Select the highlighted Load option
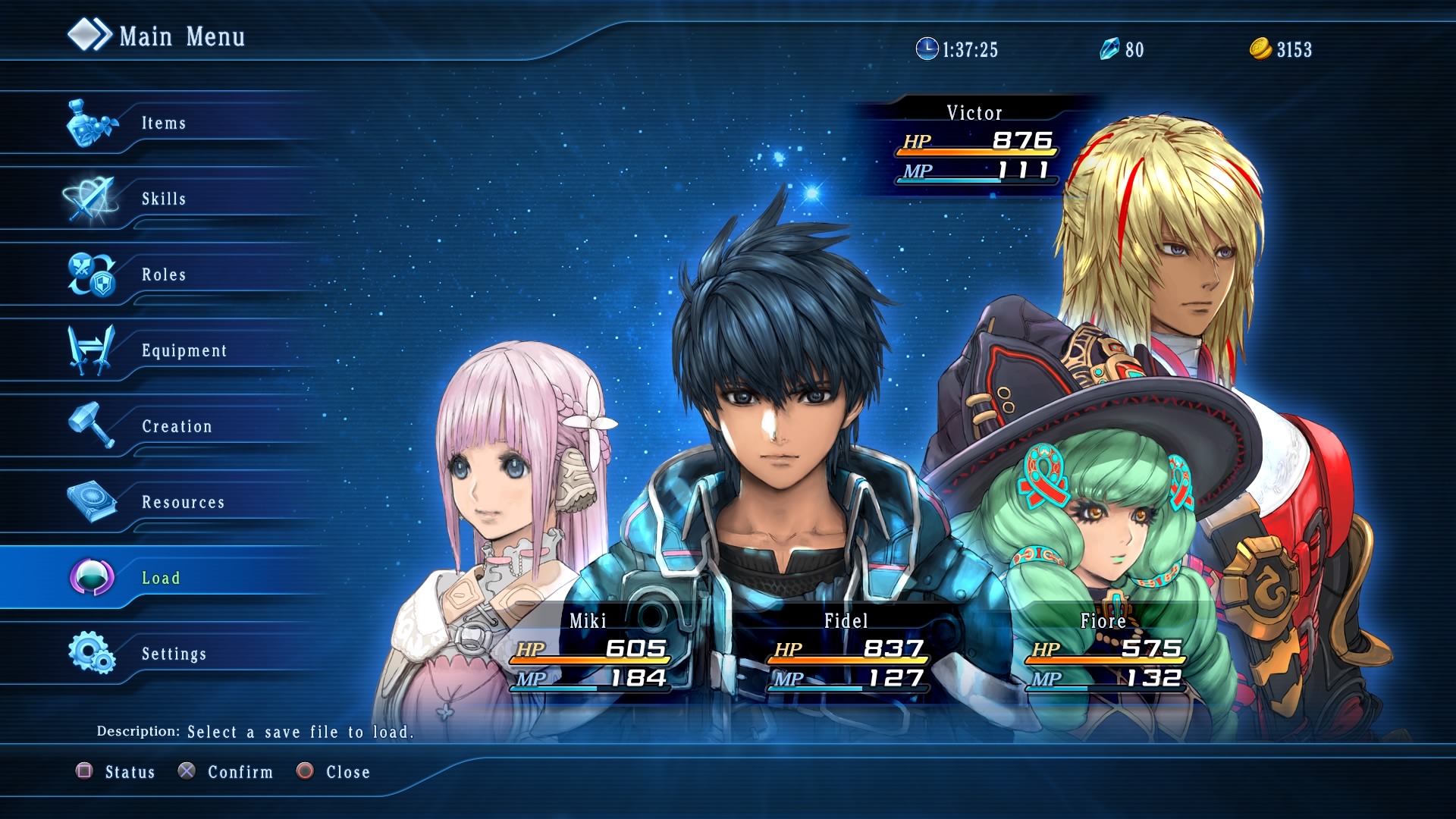 coord(161,578)
